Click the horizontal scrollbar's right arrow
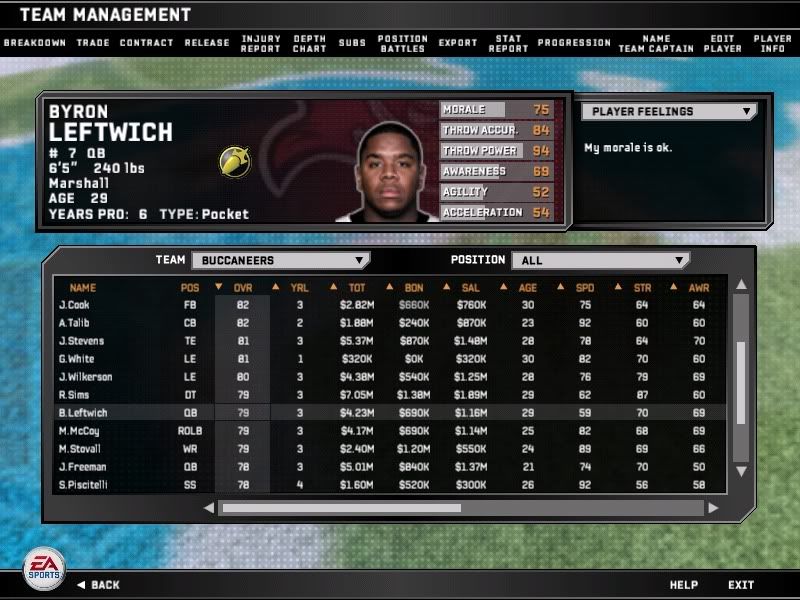 (712, 508)
